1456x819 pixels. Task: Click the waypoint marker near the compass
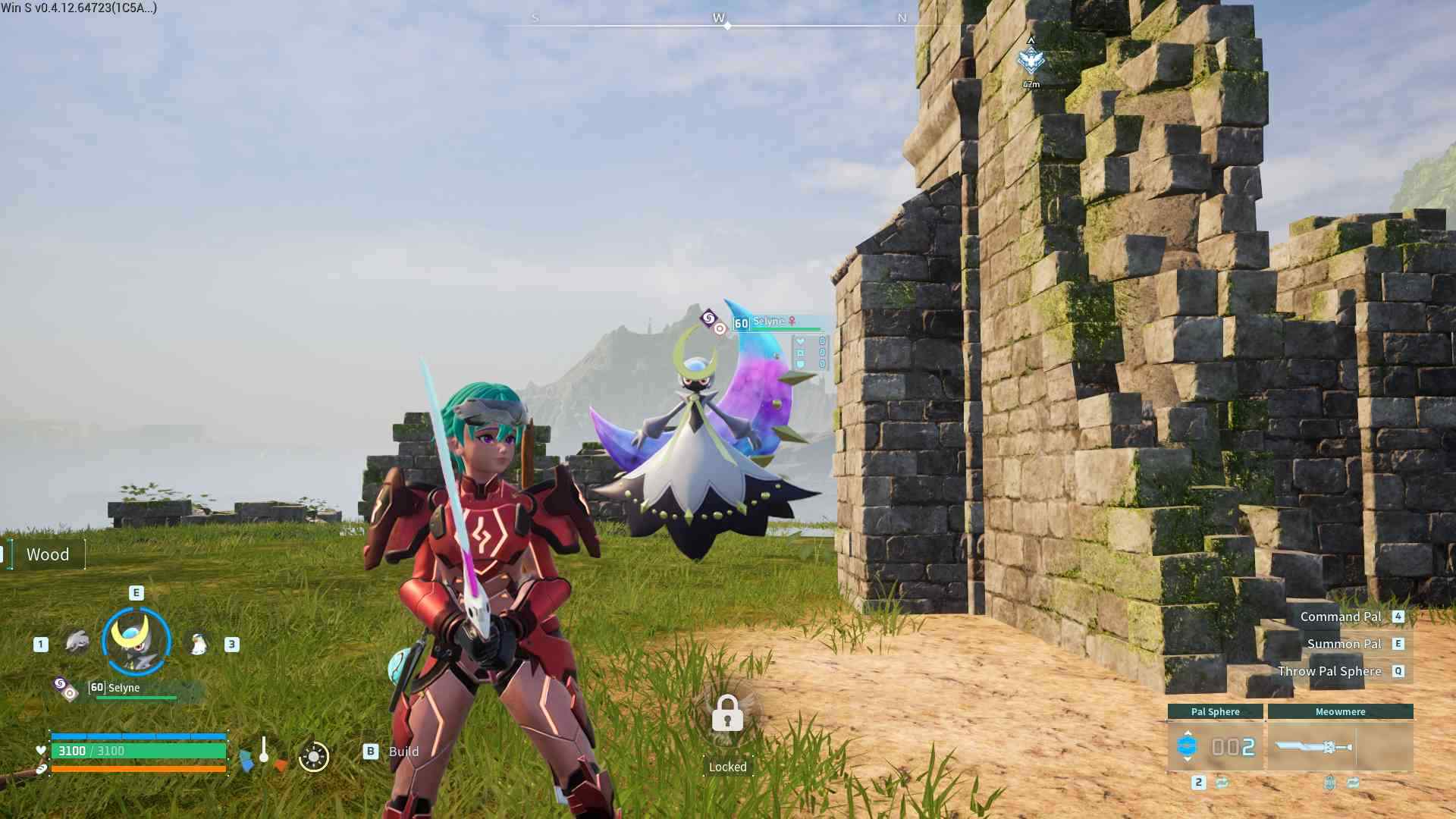pos(1031,61)
